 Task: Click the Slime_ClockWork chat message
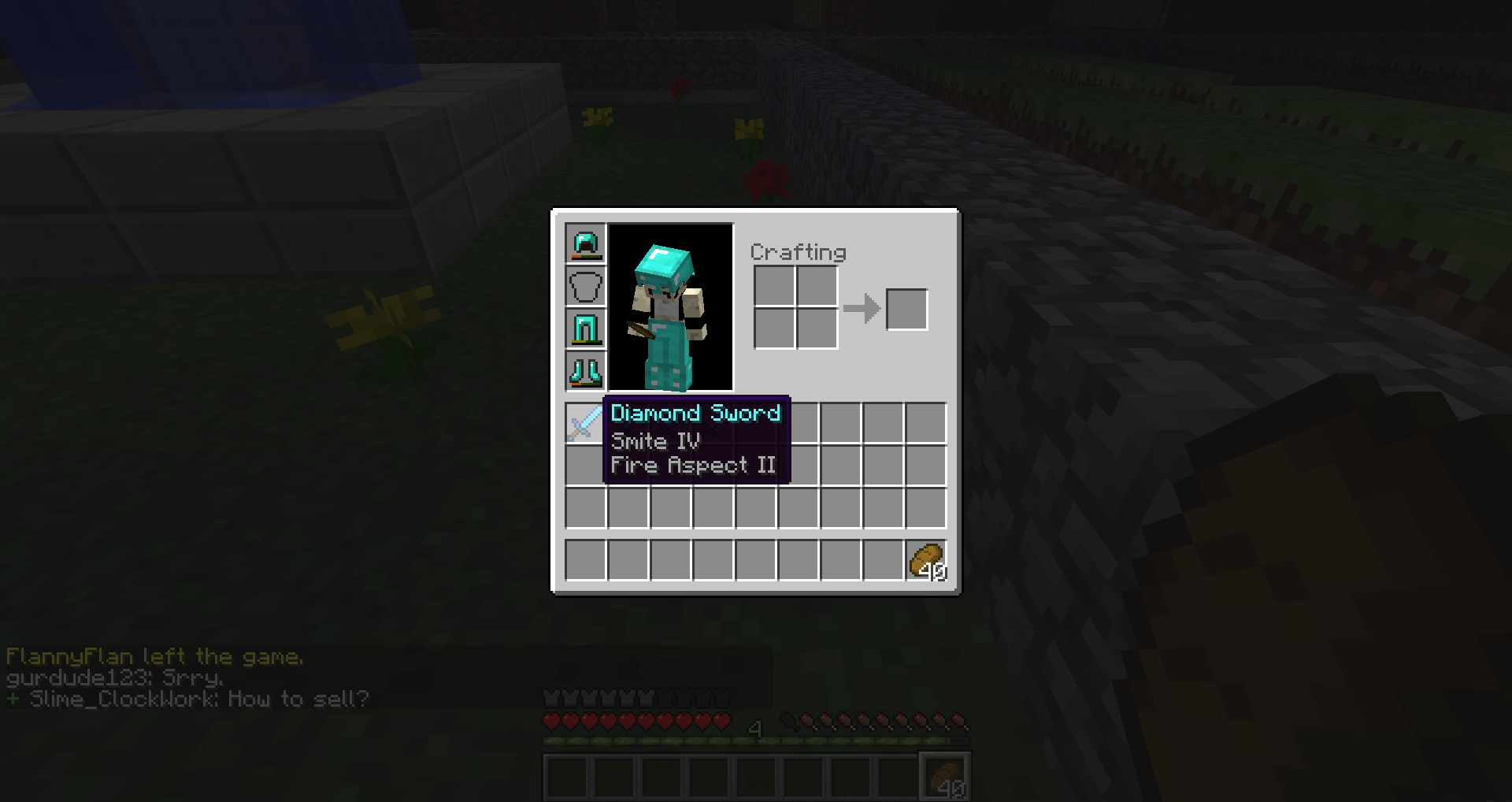pos(189,698)
